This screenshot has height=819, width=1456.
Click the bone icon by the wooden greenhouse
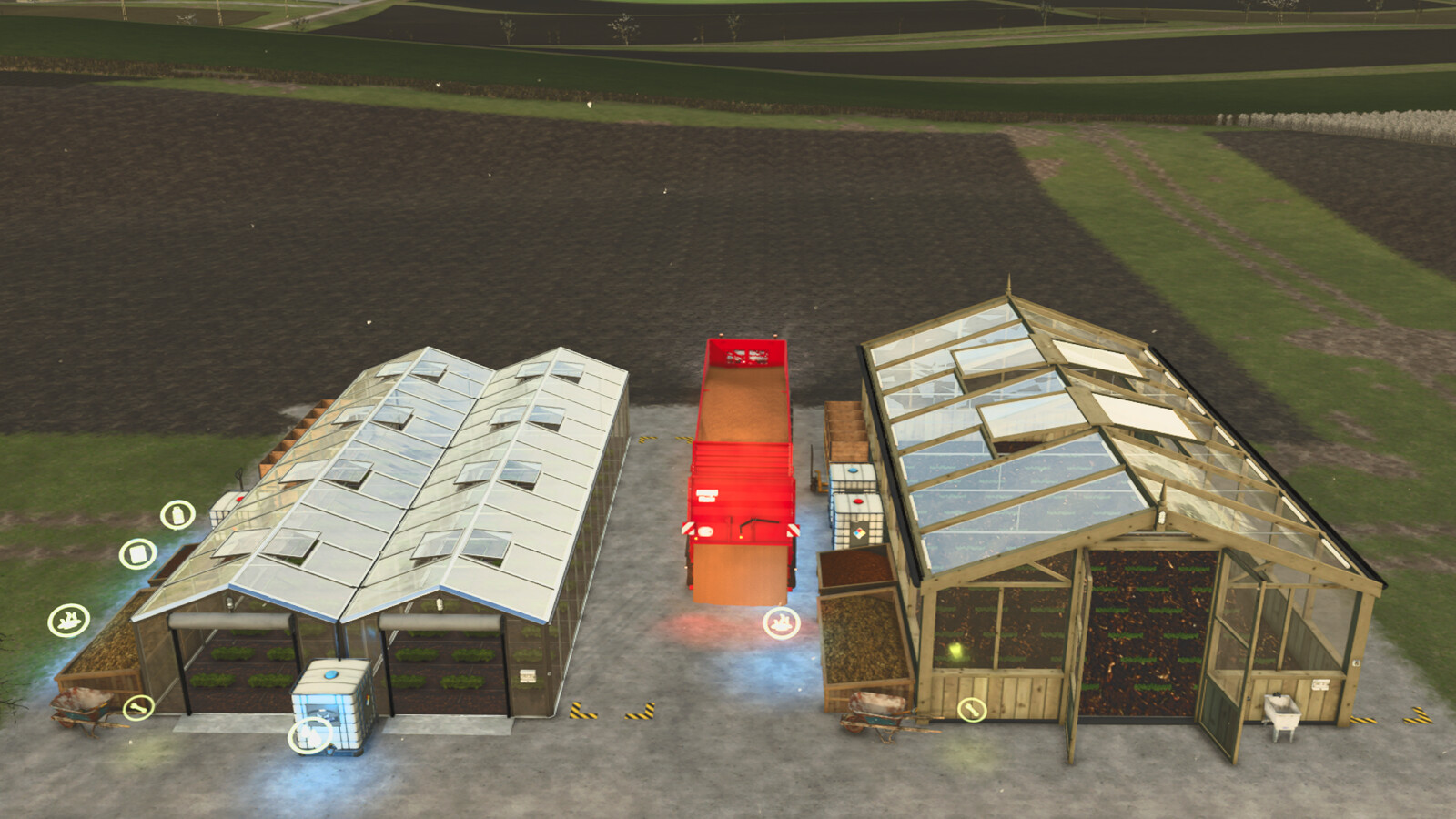coord(973,710)
